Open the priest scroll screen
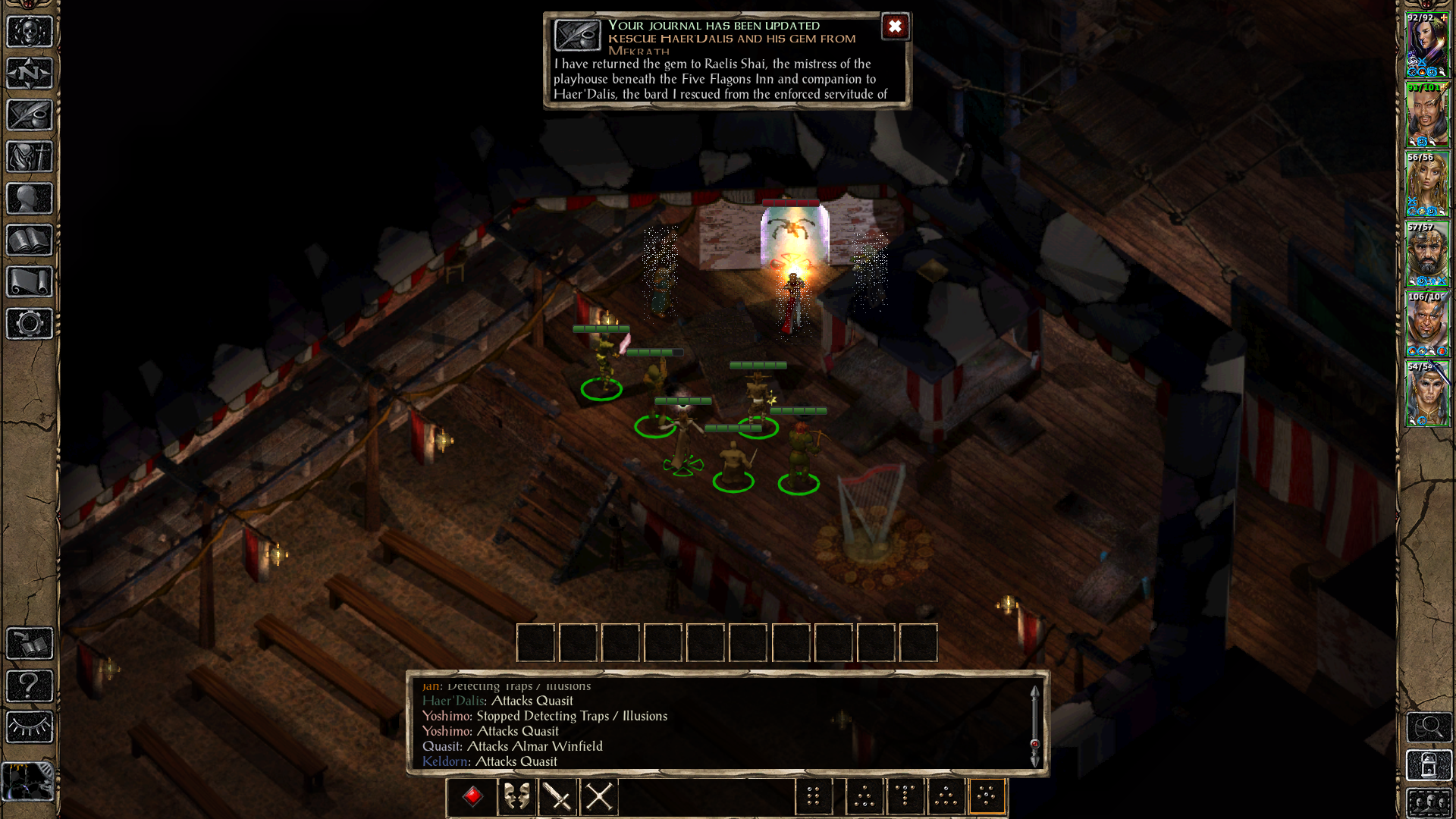The image size is (1456, 819). pos(30,282)
